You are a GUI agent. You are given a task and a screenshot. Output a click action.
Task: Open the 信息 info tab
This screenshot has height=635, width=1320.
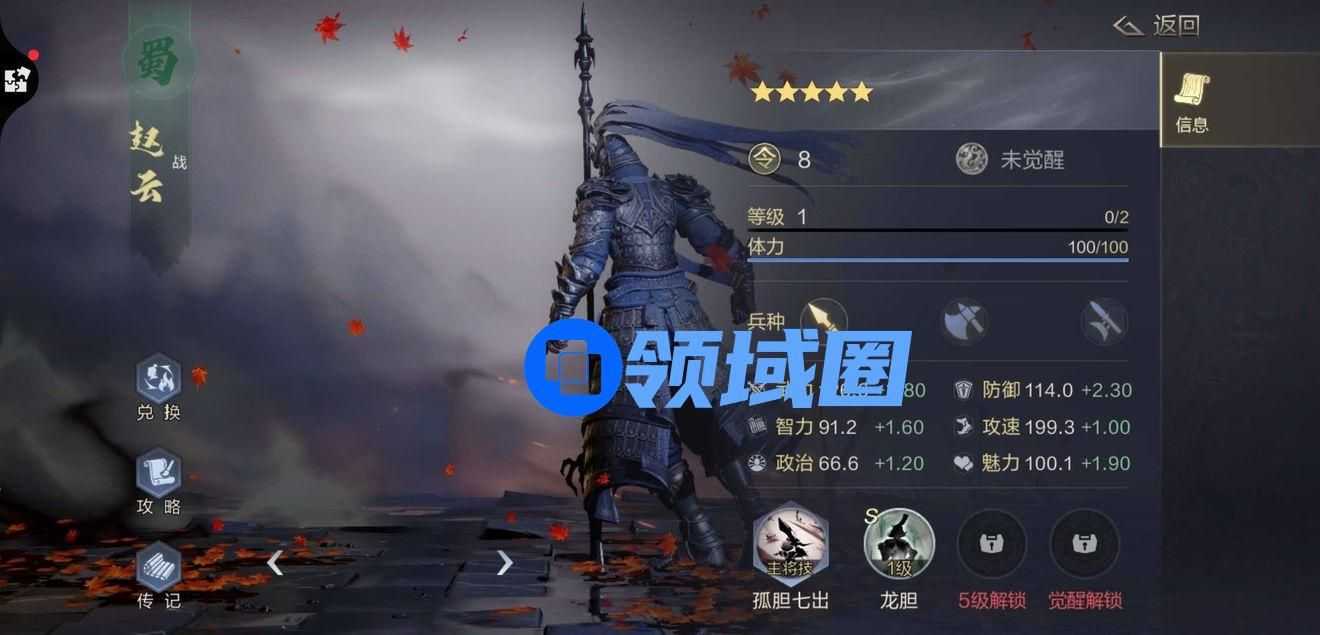click(1192, 101)
